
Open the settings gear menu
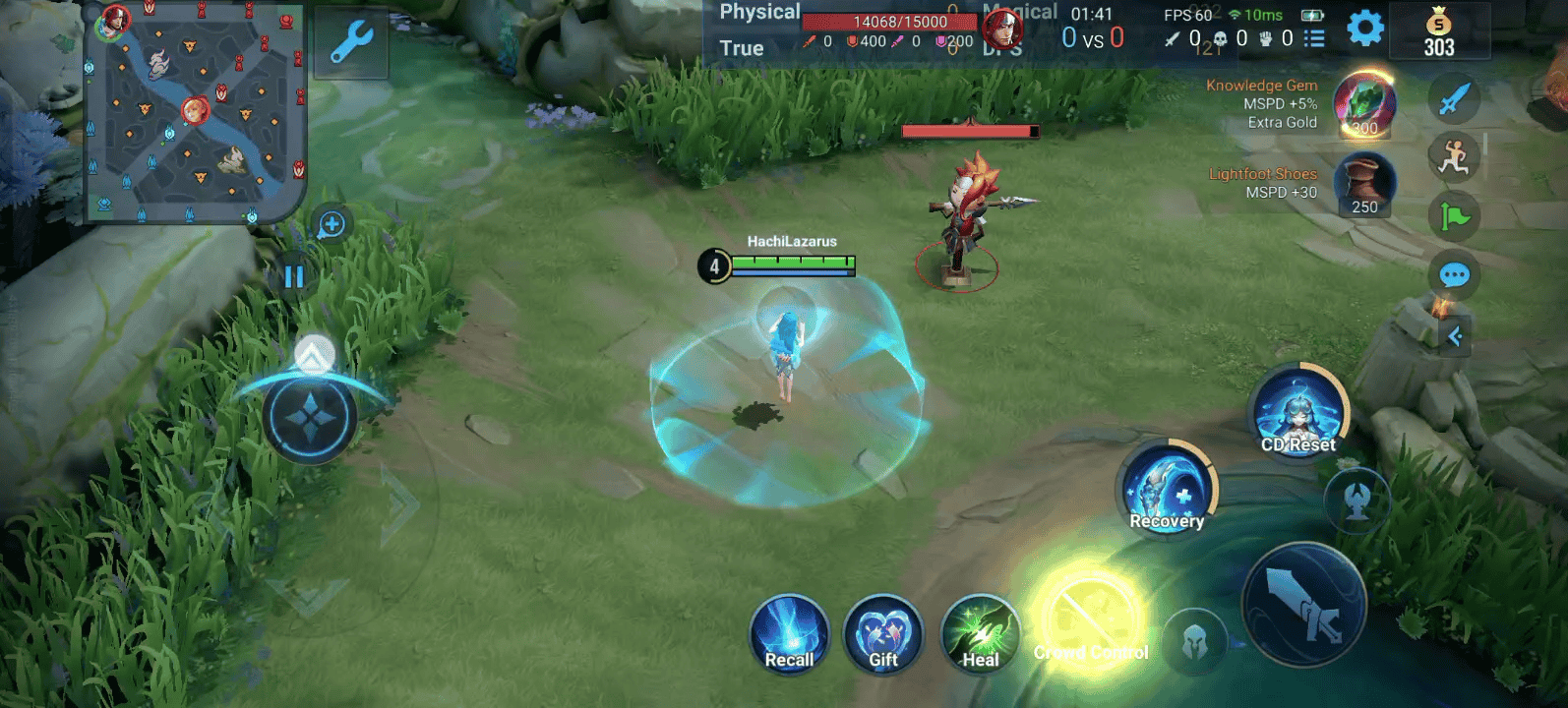click(1364, 29)
